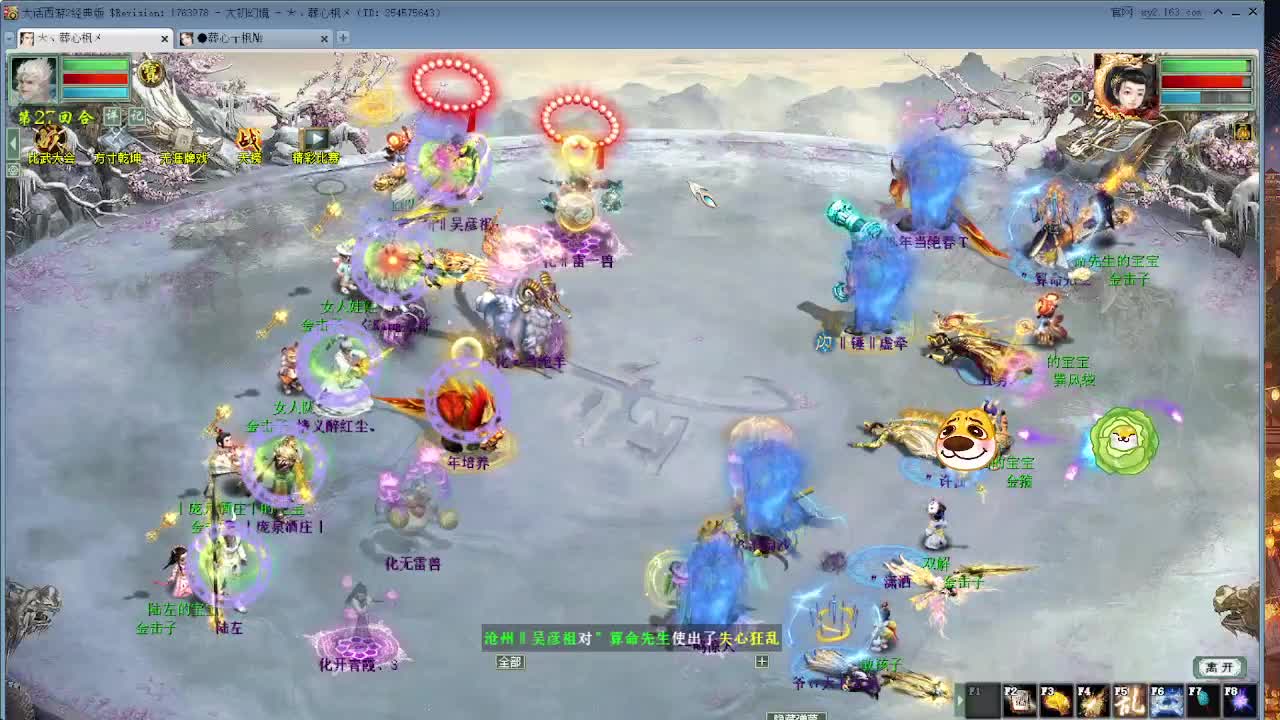Open the xy2.163.com official site link
The image size is (1280, 720).
1165,14
